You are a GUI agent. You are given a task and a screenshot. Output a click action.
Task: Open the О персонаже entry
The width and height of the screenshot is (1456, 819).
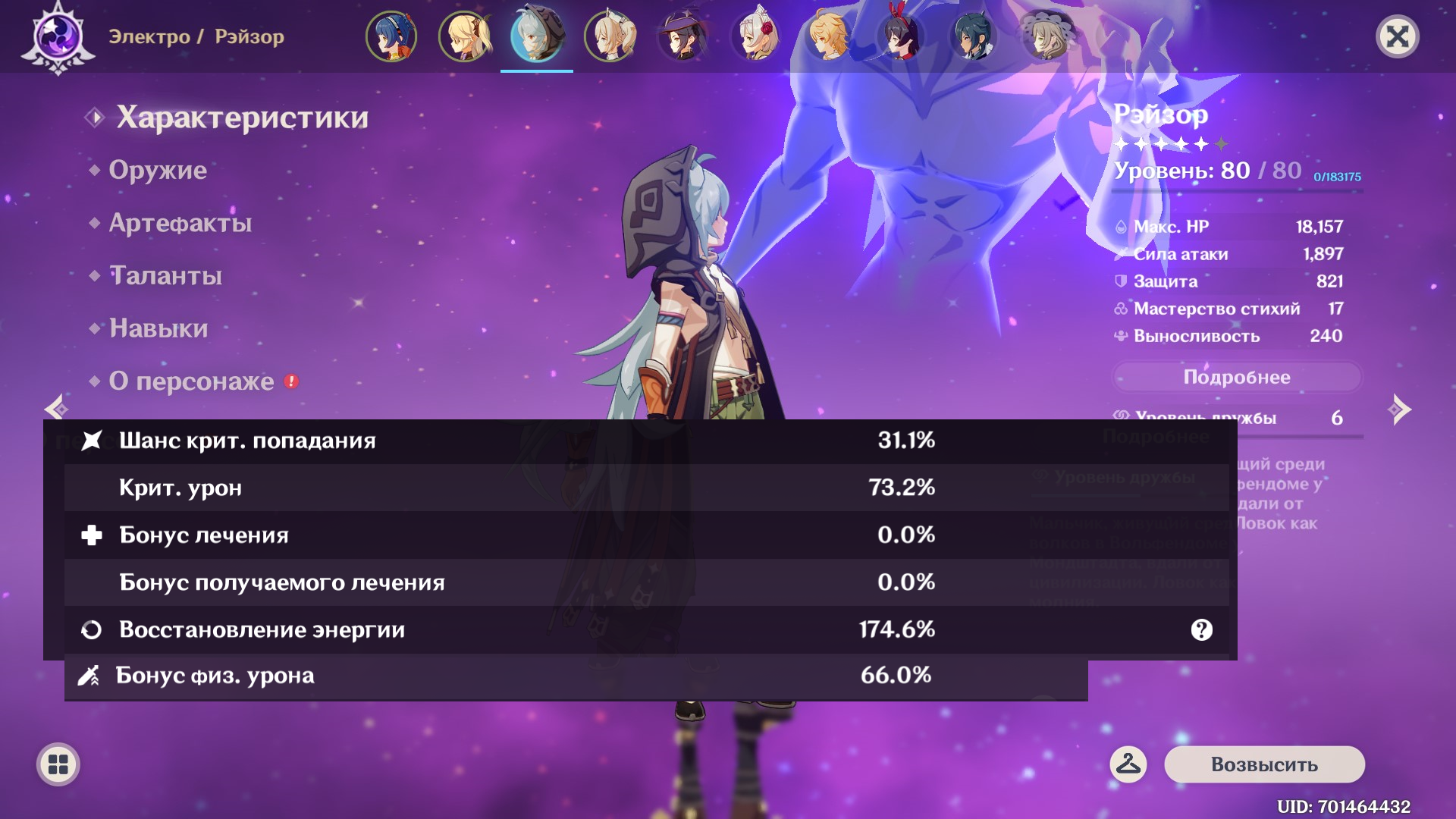tap(192, 381)
